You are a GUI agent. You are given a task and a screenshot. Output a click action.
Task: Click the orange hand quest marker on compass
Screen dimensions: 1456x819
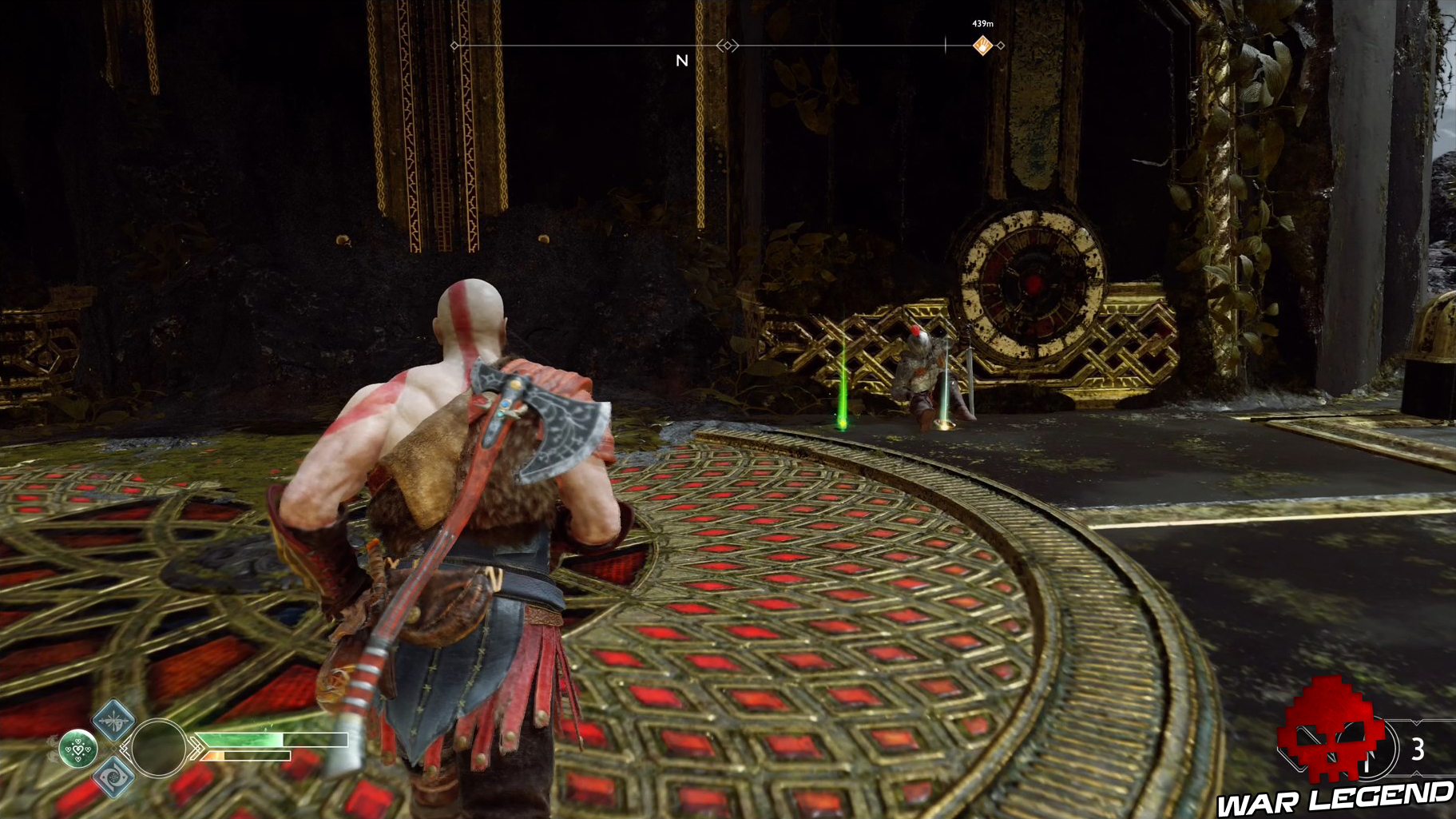click(x=983, y=44)
